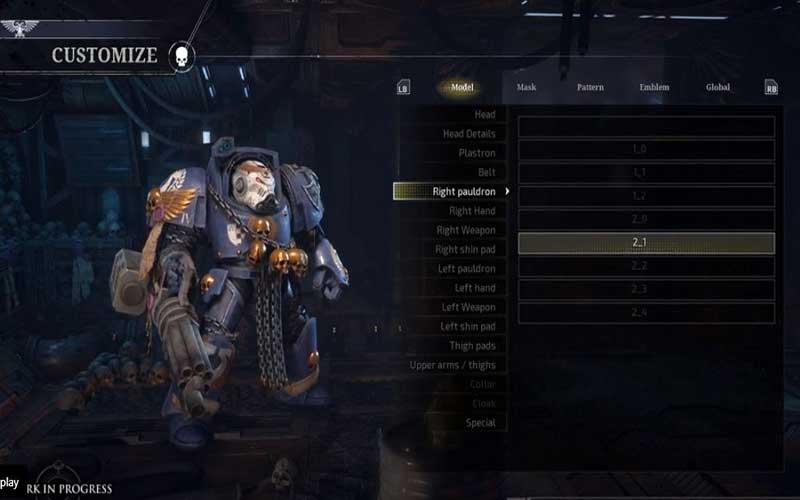This screenshot has width=800, height=500.
Task: Open the Right Hand category
Action: pyautogui.click(x=472, y=211)
